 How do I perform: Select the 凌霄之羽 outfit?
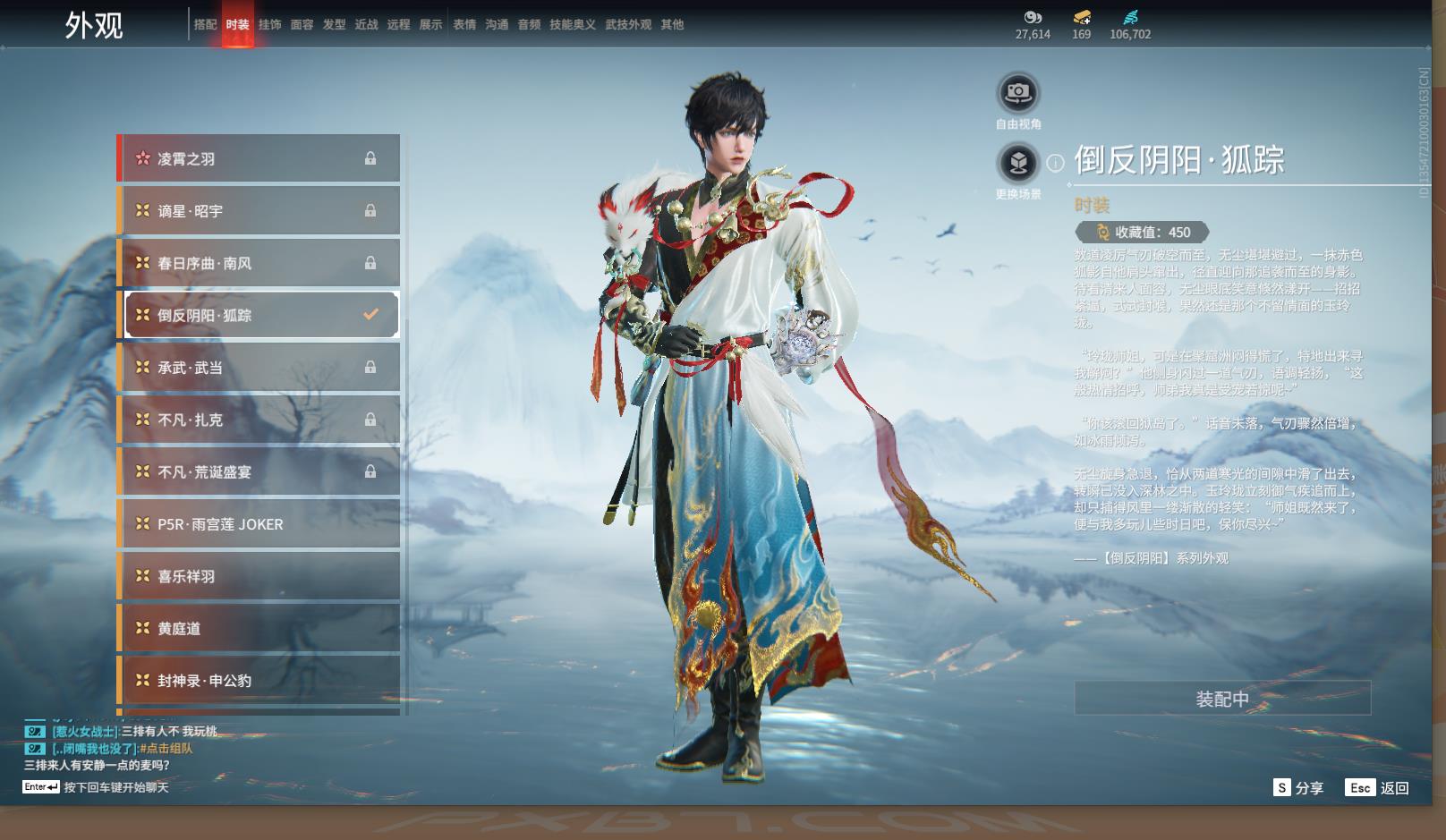(x=259, y=158)
